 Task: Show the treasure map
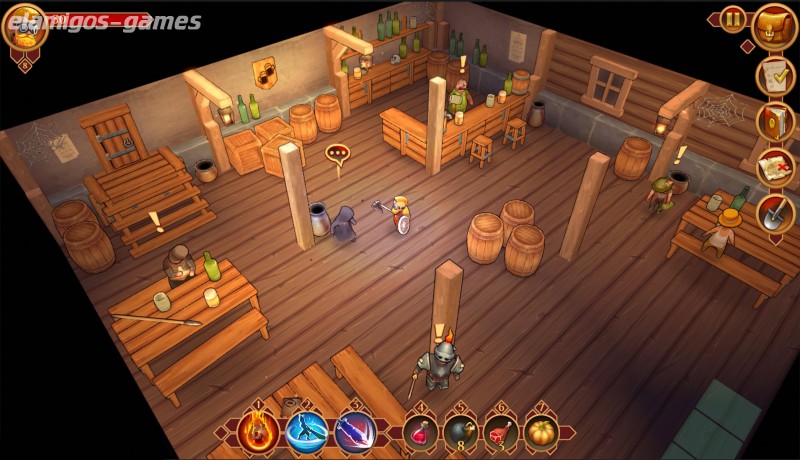coord(773,166)
